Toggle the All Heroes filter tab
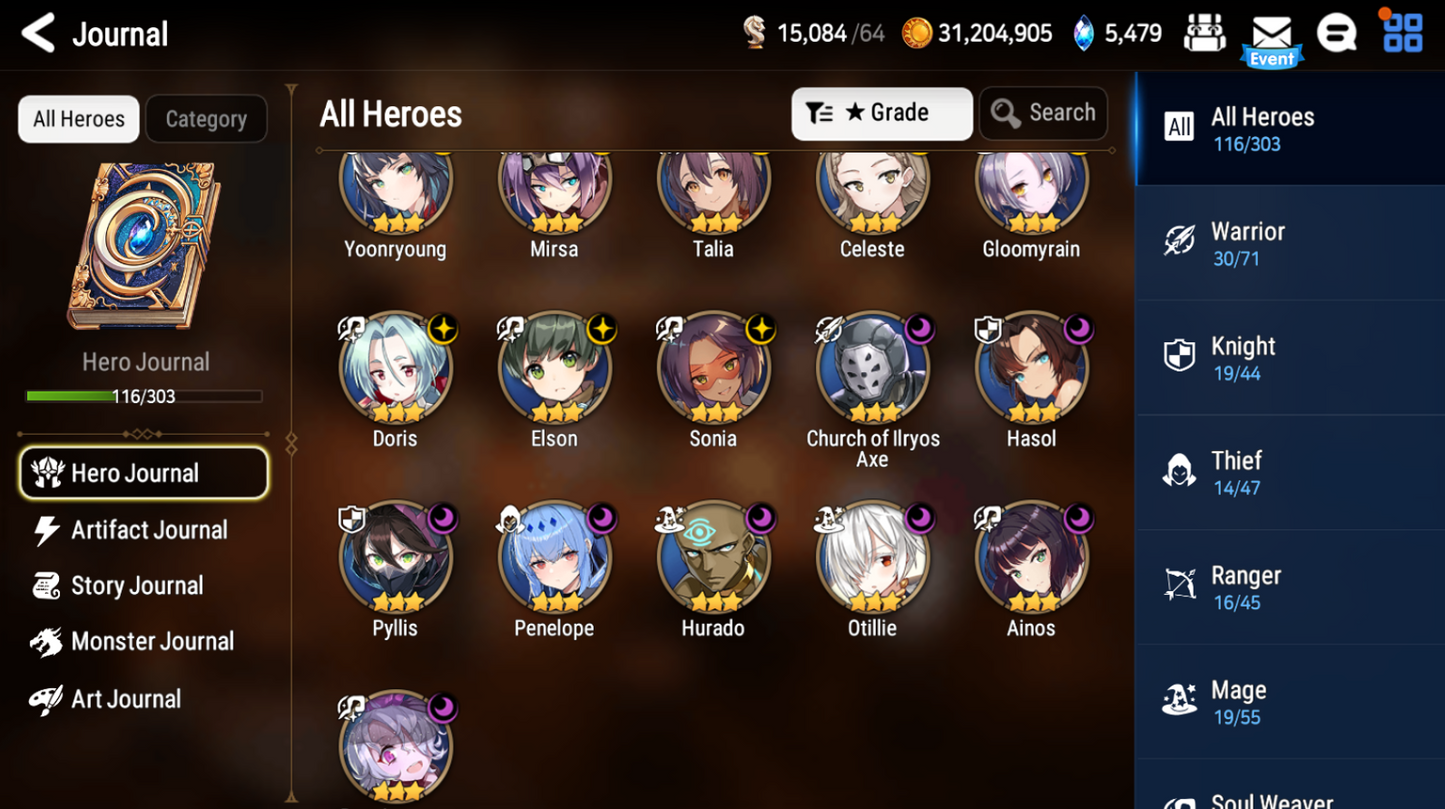The image size is (1445, 809). (78, 118)
